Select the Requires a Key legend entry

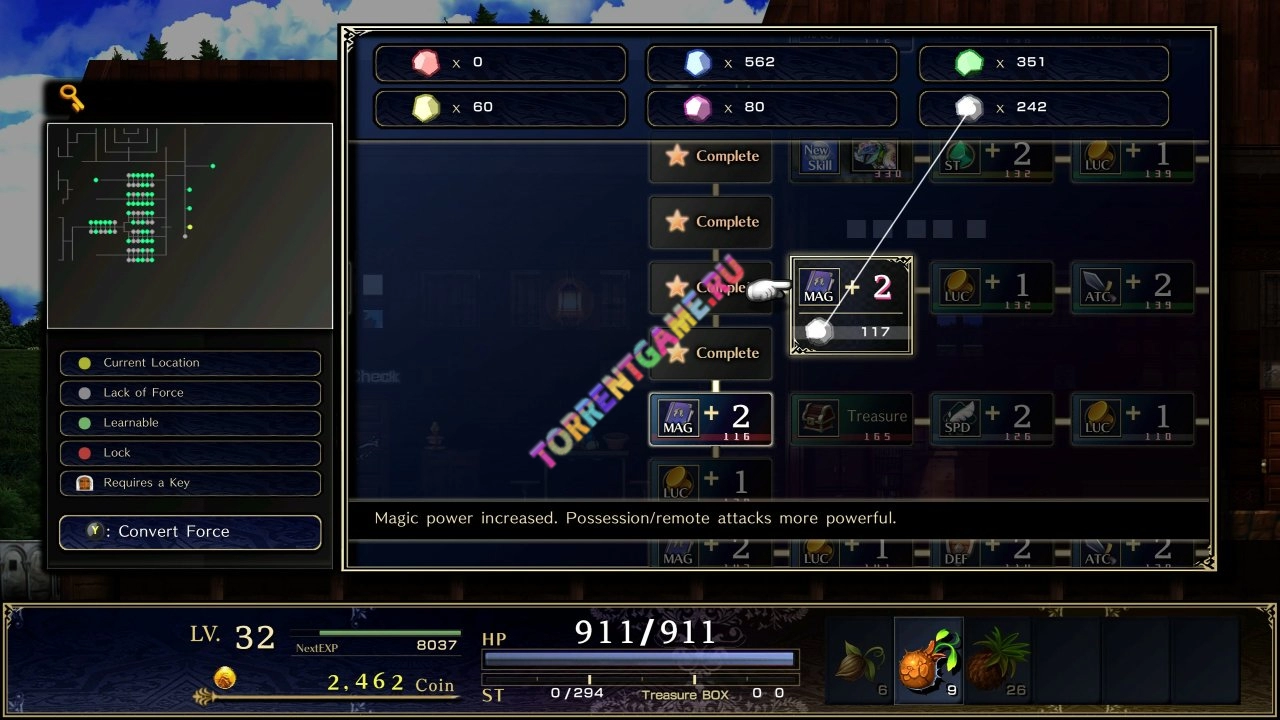tap(190, 483)
